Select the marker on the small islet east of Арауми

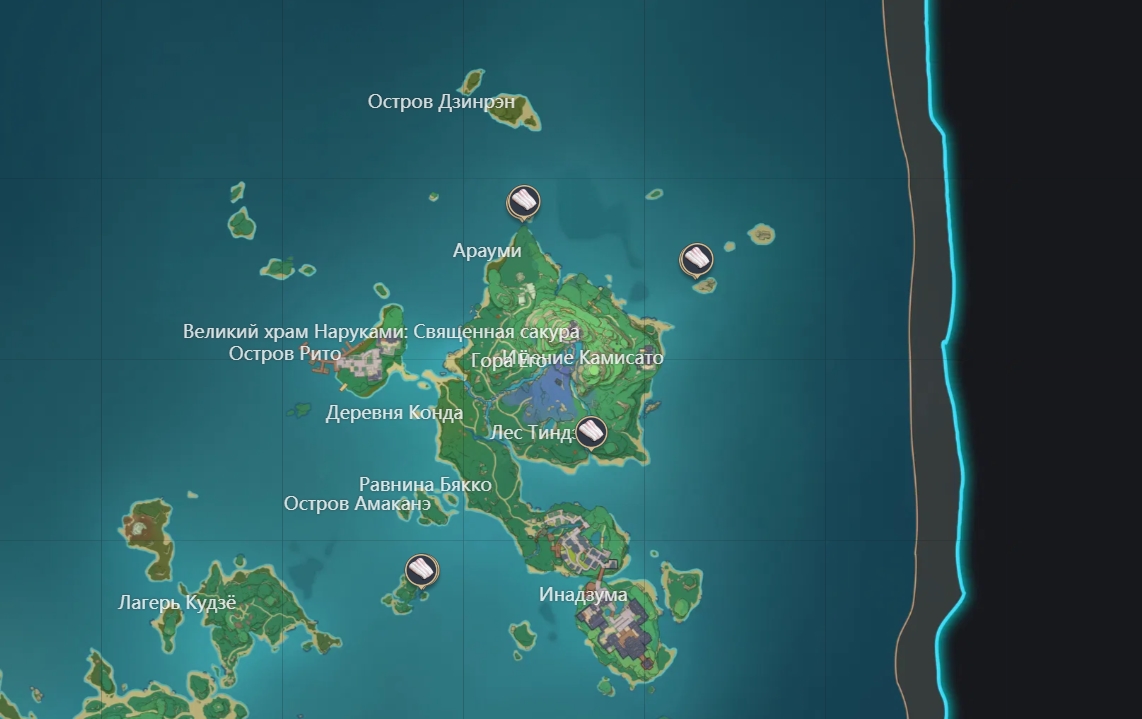click(x=696, y=260)
